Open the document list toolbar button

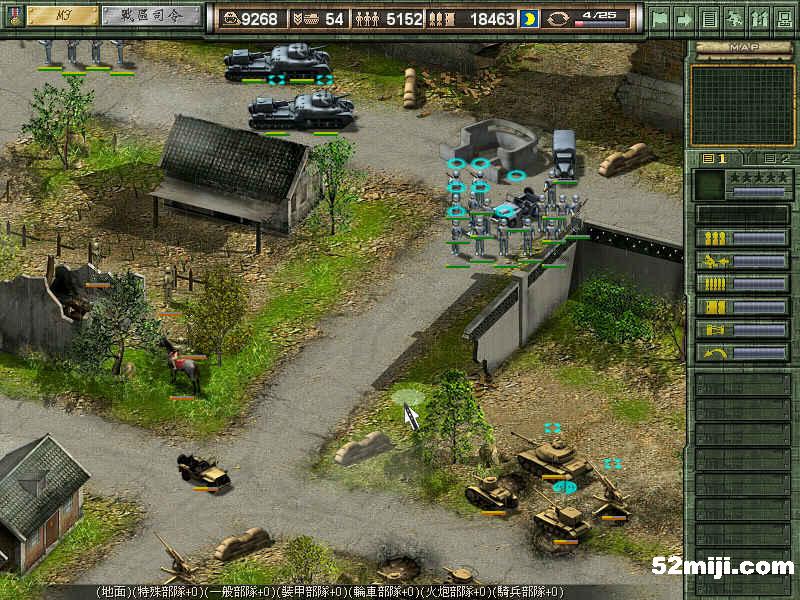click(709, 18)
